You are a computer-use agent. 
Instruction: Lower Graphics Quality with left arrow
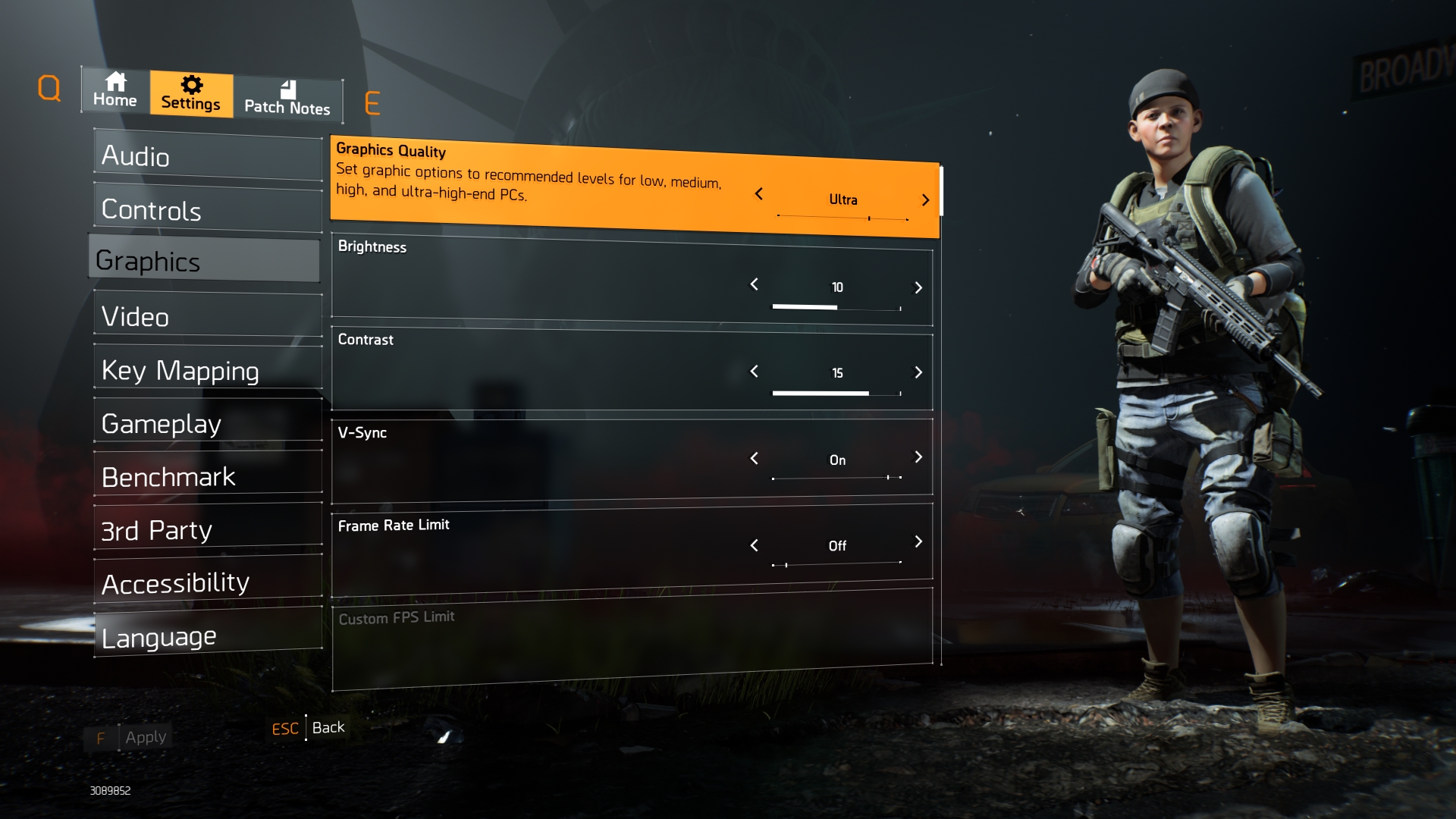758,194
